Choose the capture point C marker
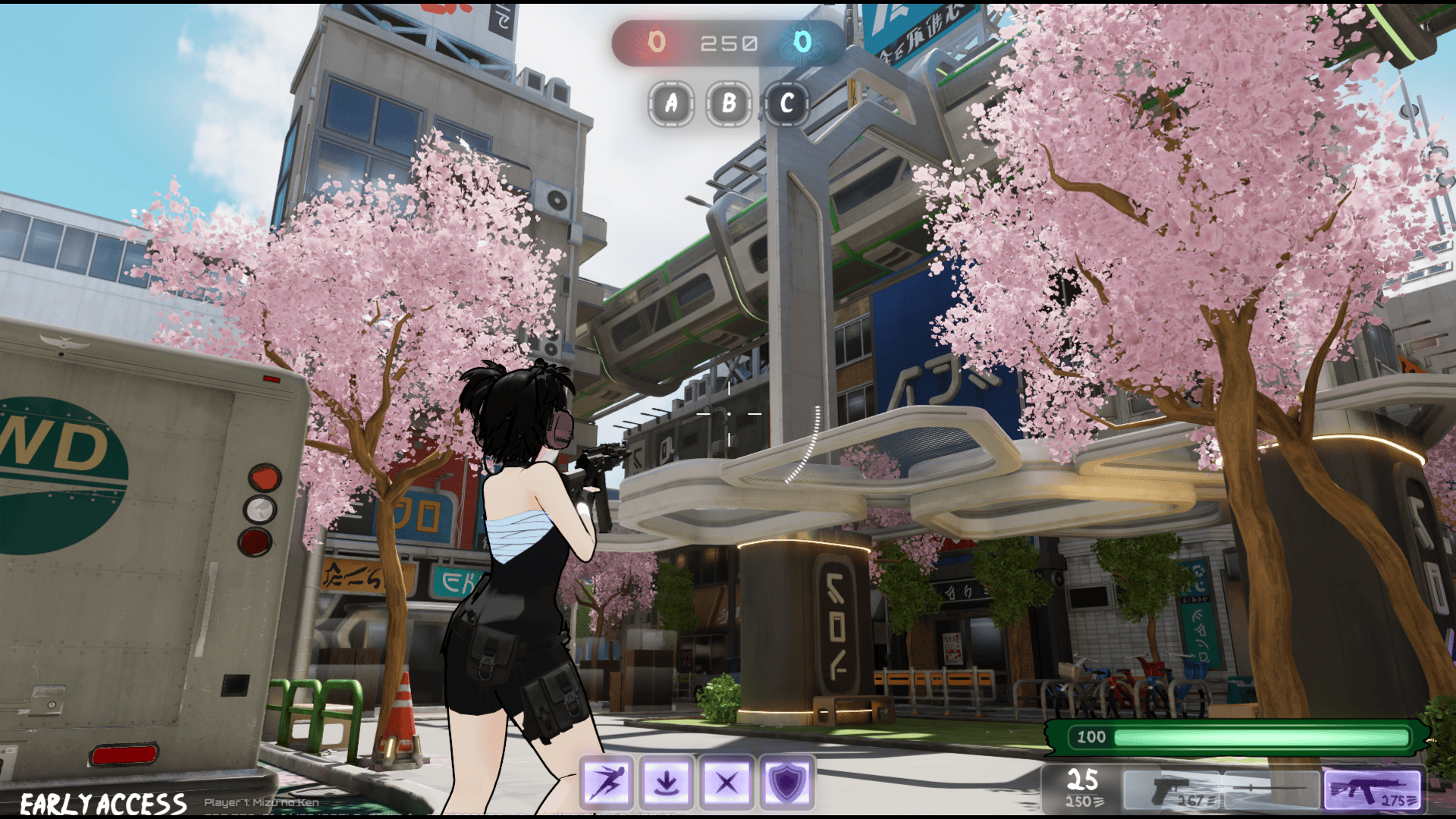The height and width of the screenshot is (819, 1456). click(x=786, y=103)
